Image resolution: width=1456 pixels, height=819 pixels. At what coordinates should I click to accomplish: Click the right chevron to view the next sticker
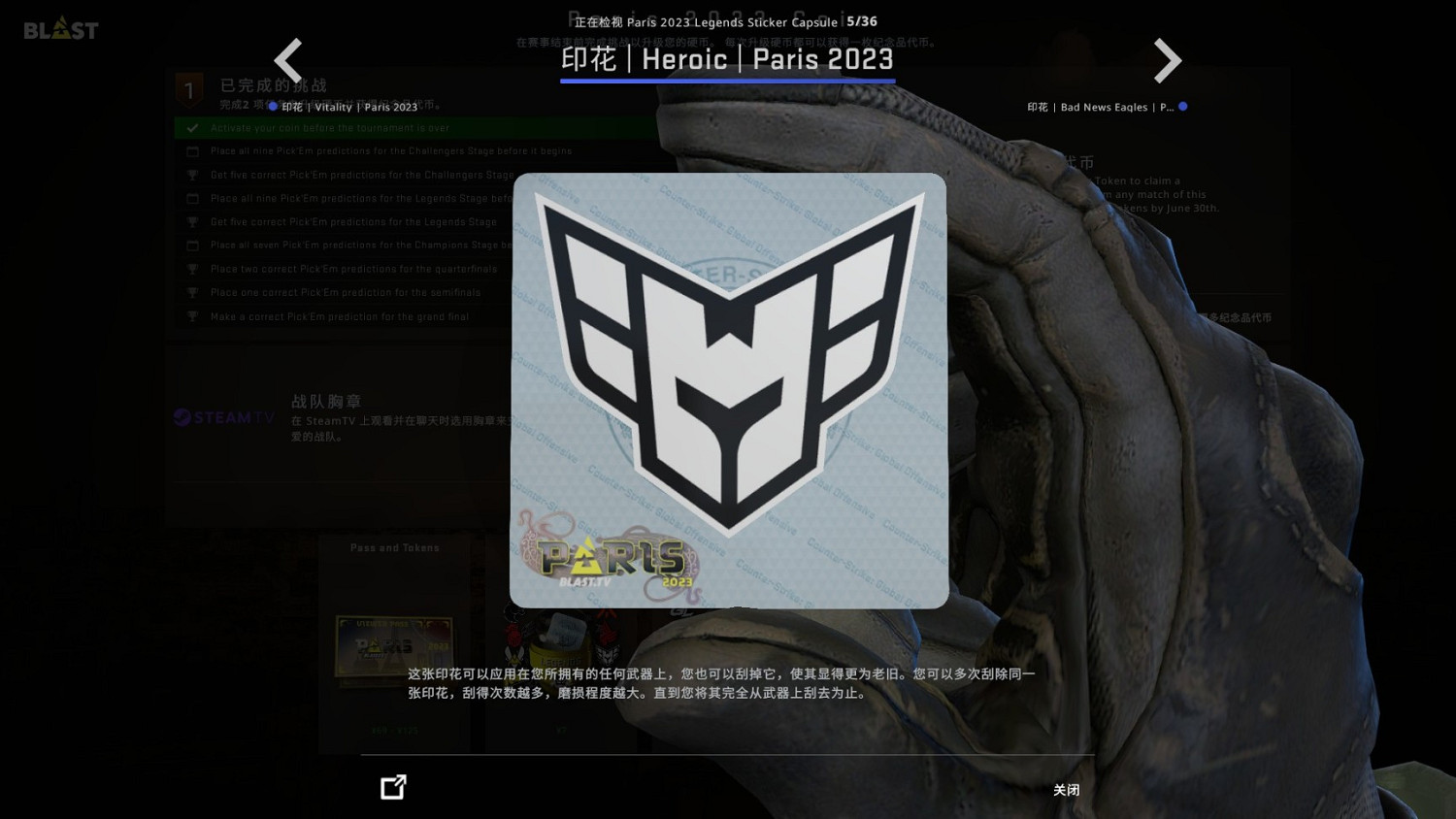click(x=1168, y=60)
